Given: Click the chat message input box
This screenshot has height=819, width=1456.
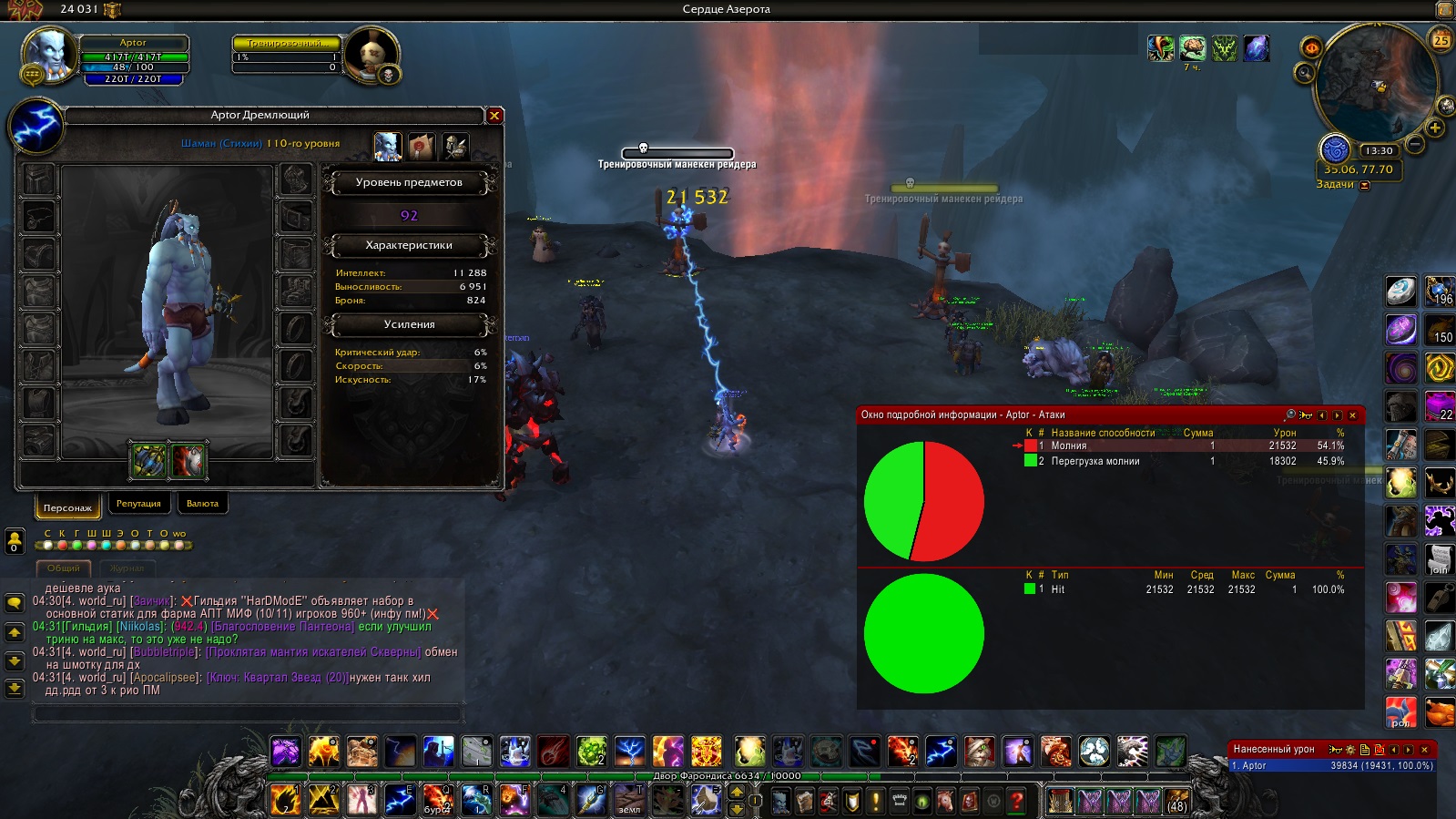Looking at the screenshot, I should (248, 714).
